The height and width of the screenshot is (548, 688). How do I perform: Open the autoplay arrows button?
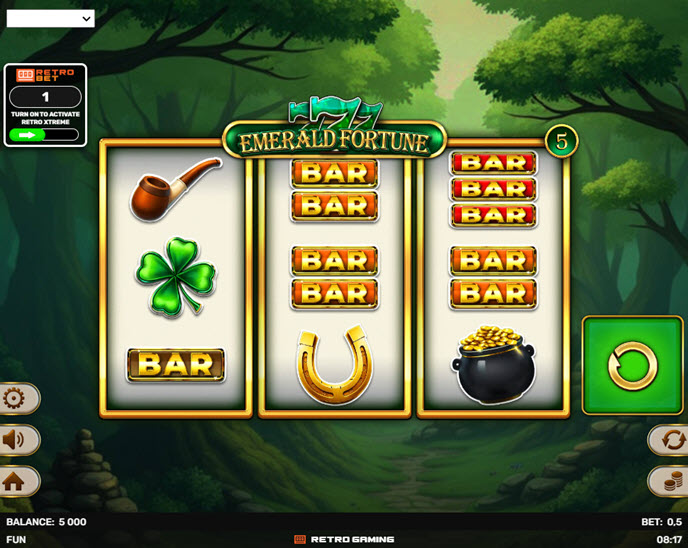[x=671, y=440]
